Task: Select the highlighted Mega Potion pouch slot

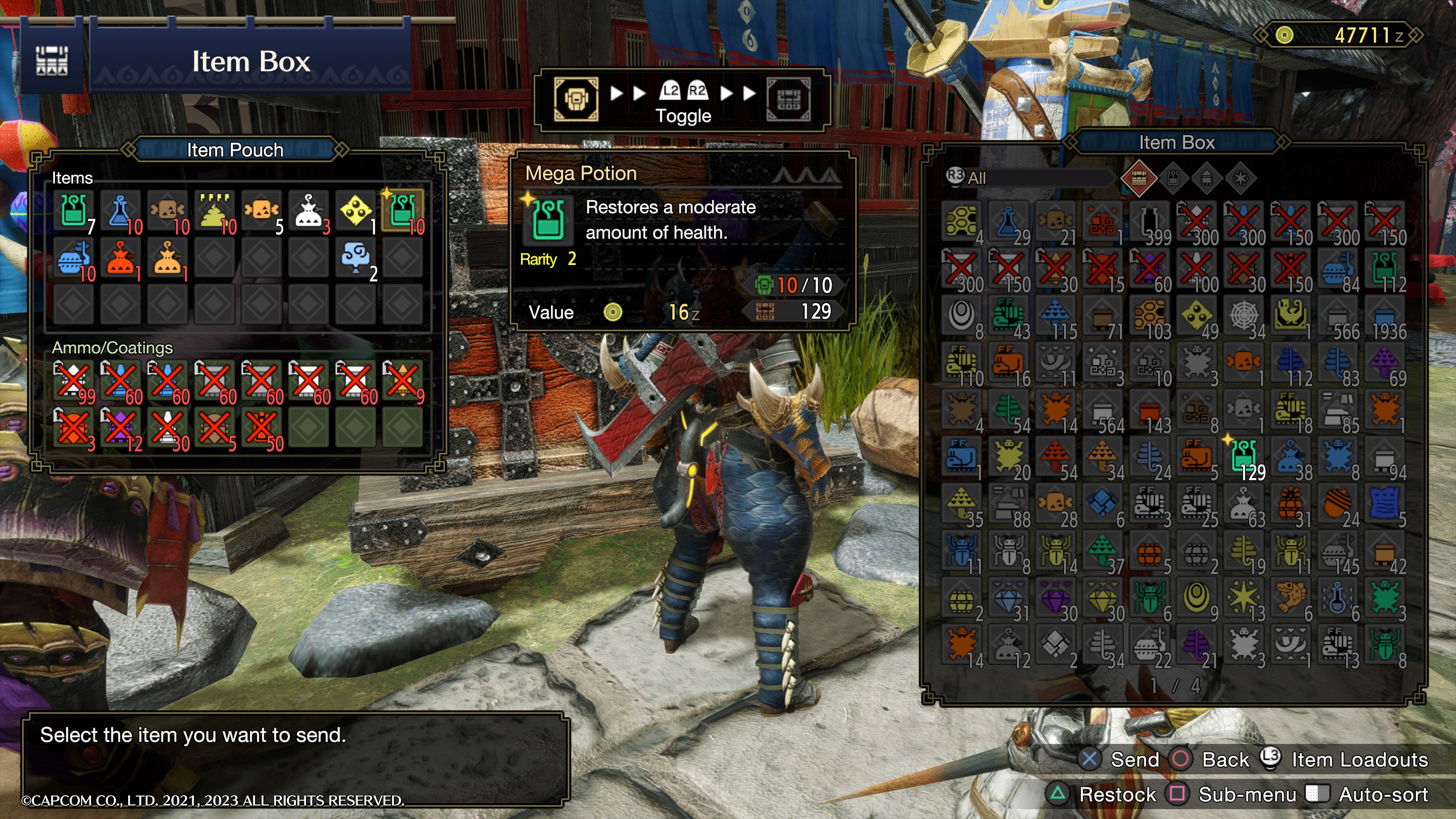Action: tap(402, 212)
